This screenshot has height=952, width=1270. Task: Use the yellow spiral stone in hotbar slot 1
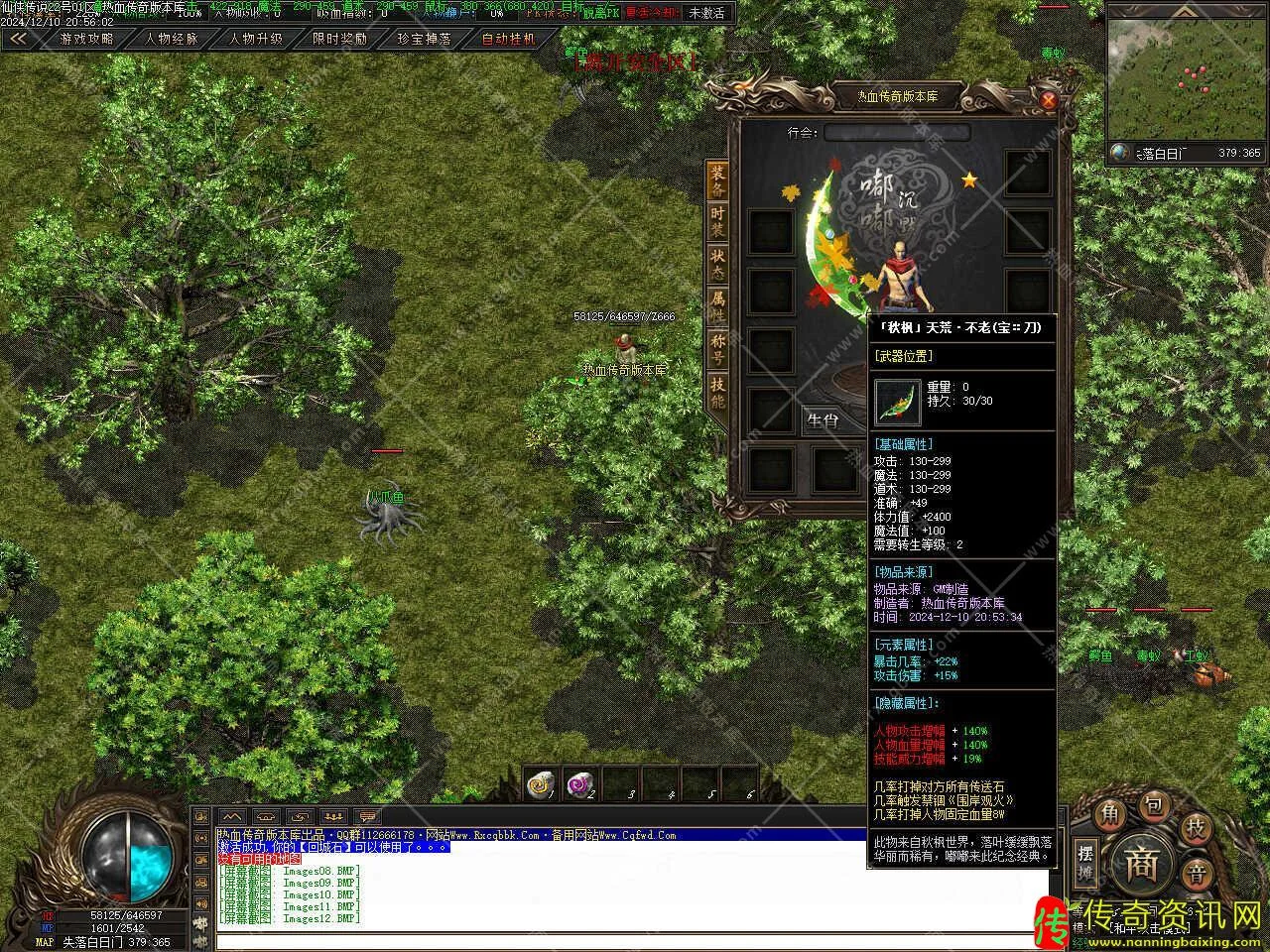click(542, 785)
